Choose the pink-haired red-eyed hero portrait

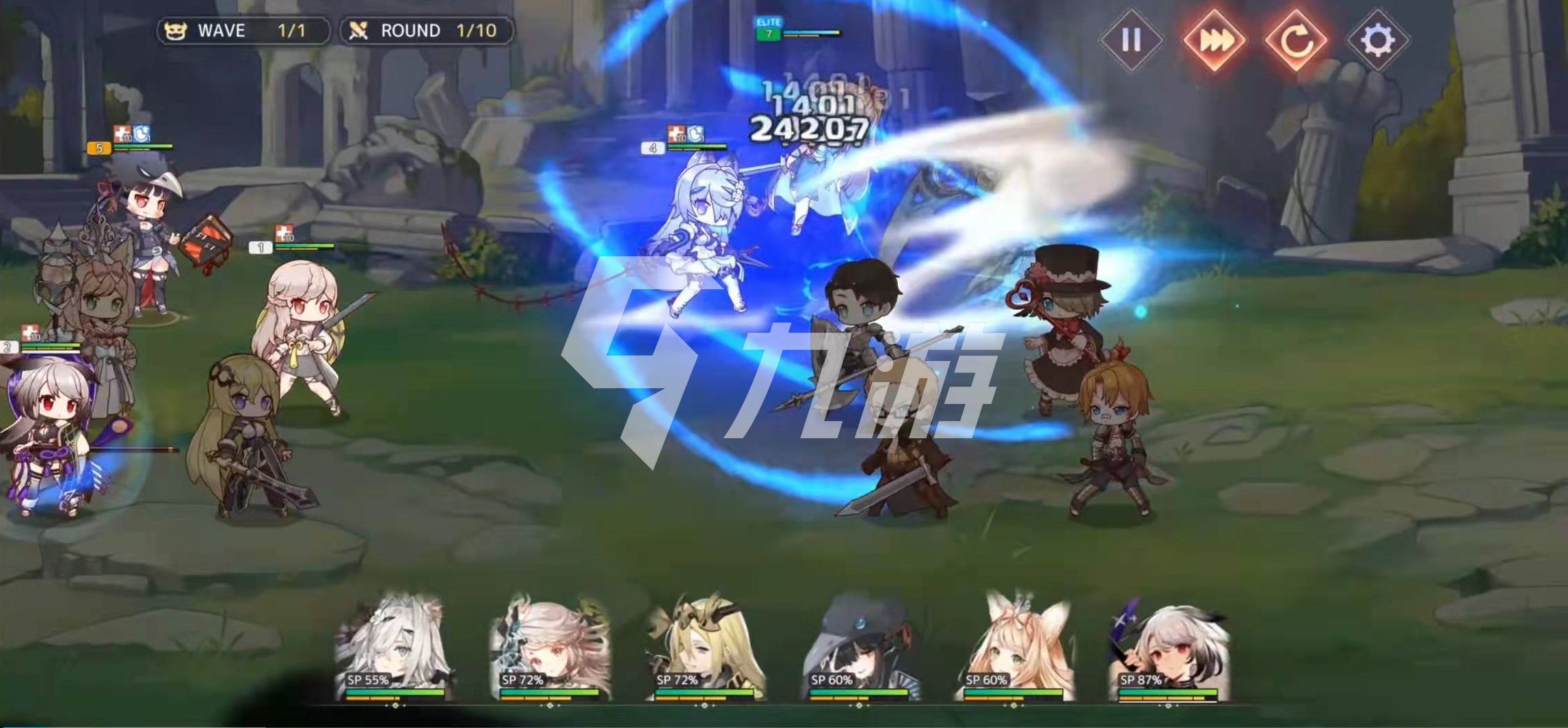[x=550, y=647]
